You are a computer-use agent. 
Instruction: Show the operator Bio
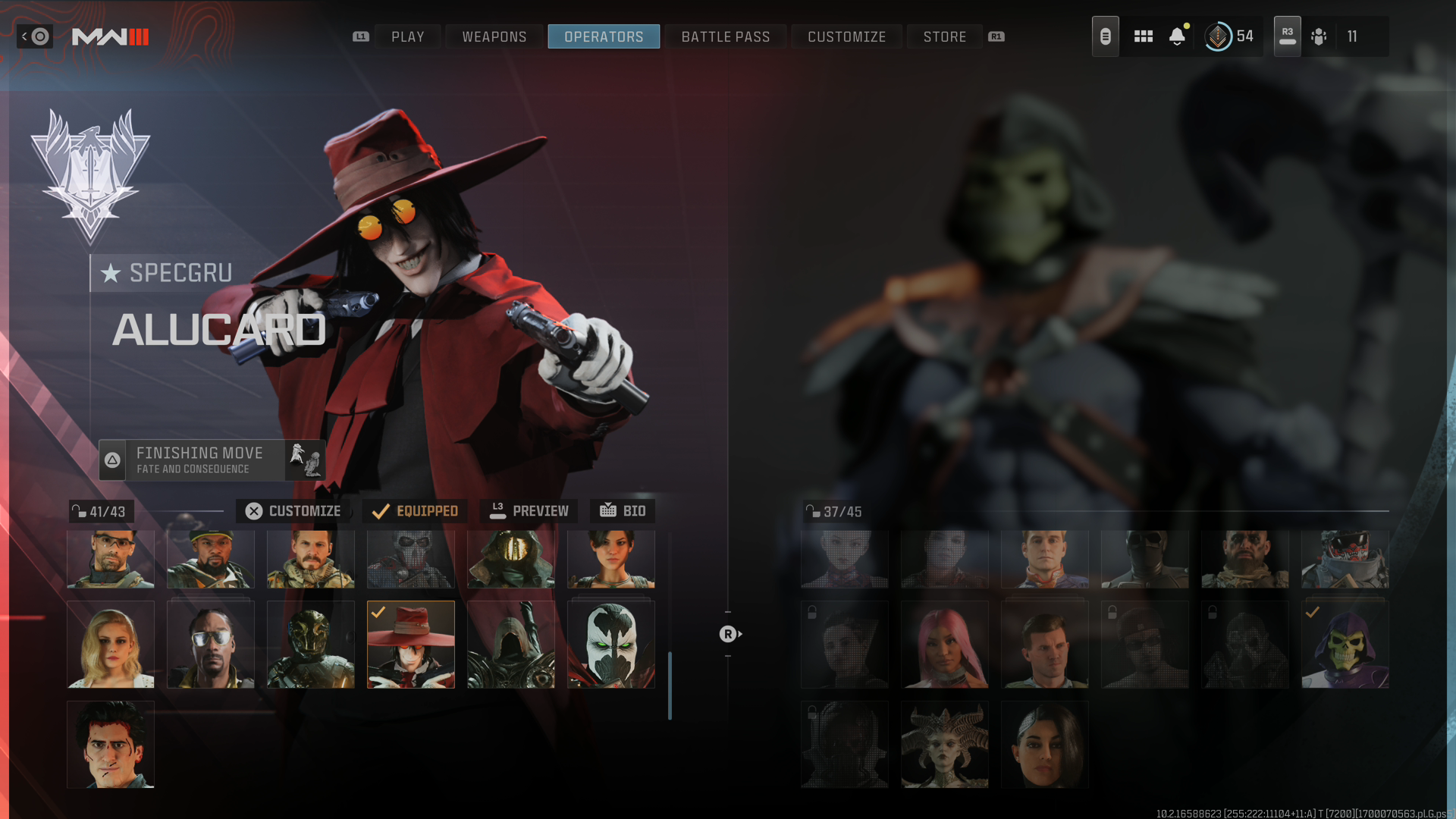623,511
